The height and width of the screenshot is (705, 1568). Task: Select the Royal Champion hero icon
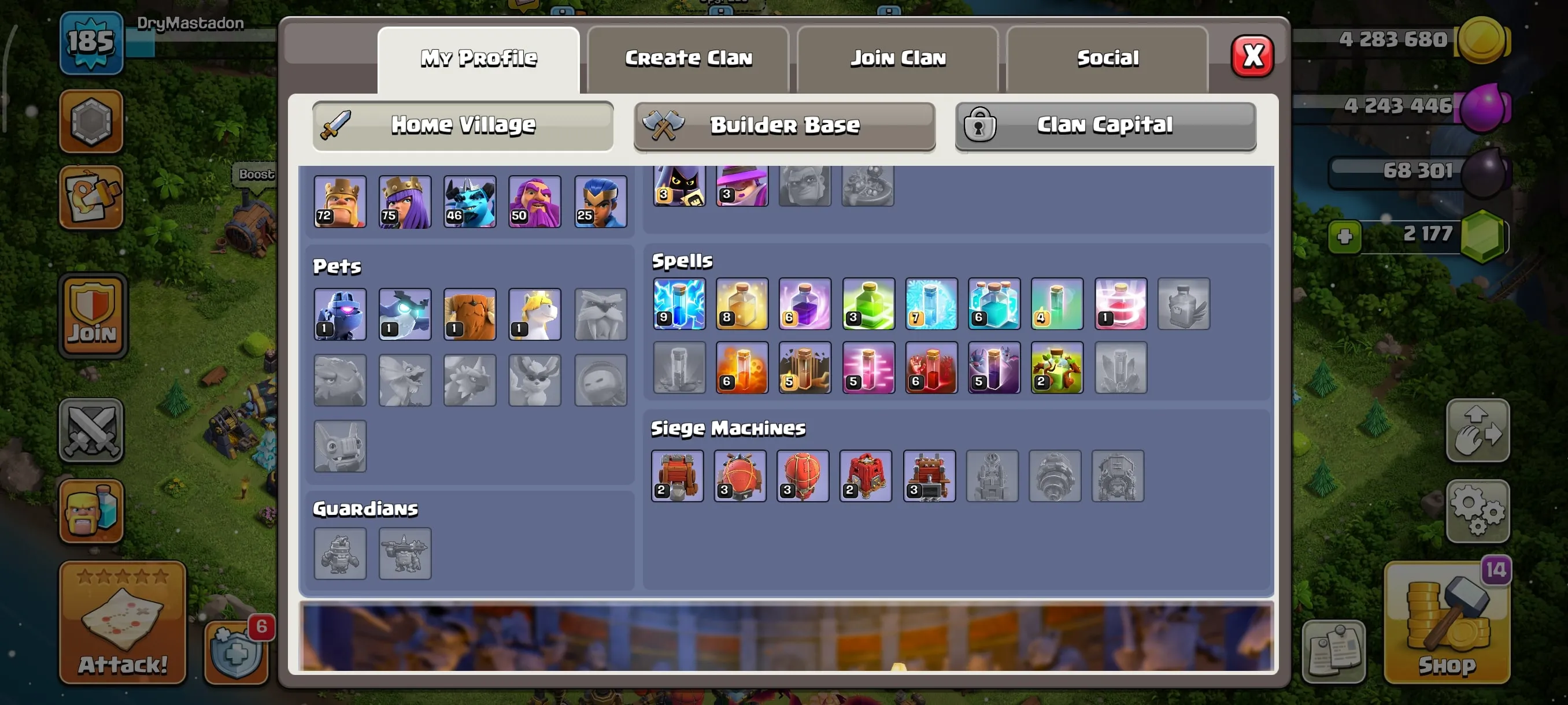[x=600, y=201]
